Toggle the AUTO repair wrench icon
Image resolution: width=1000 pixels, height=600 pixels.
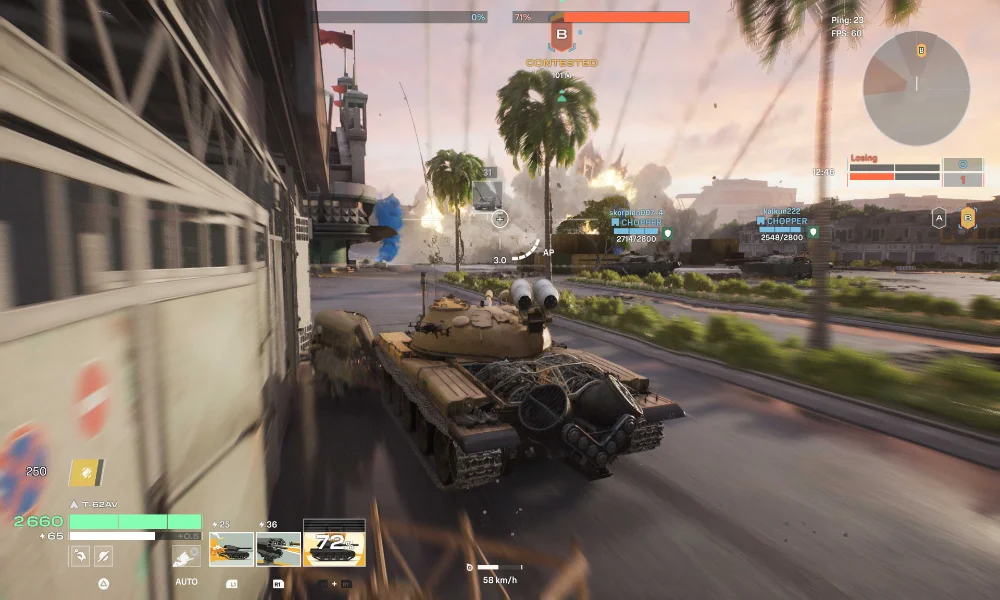(x=184, y=557)
